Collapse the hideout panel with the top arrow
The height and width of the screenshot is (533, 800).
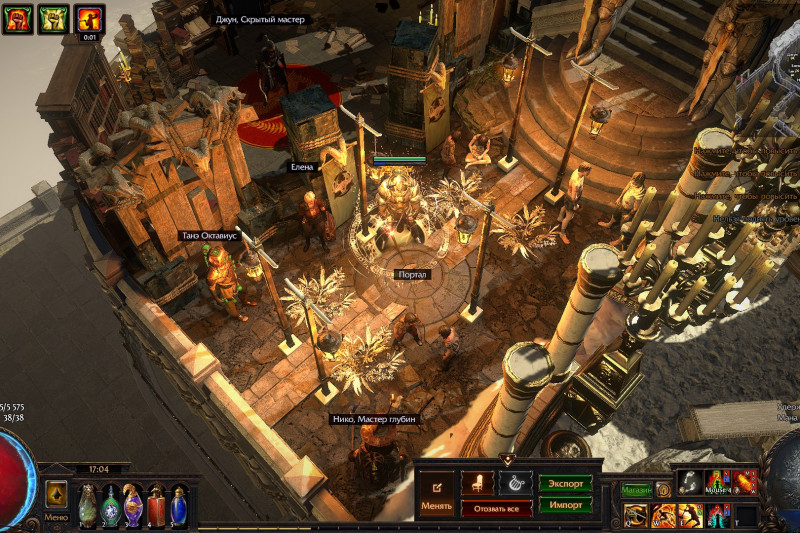click(507, 459)
